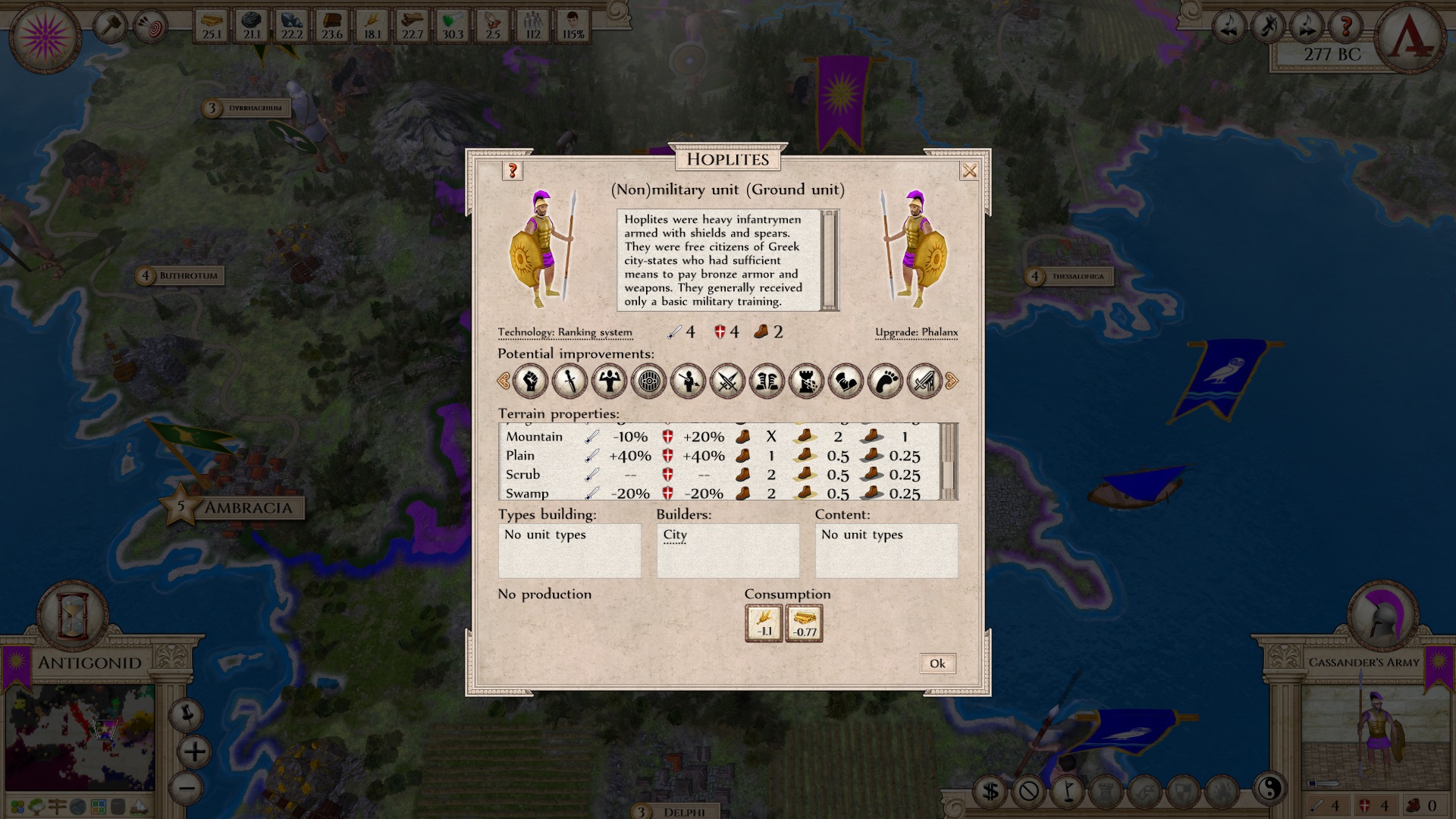
Task: Expand improvements with the right chevron arrow
Action: (x=952, y=381)
